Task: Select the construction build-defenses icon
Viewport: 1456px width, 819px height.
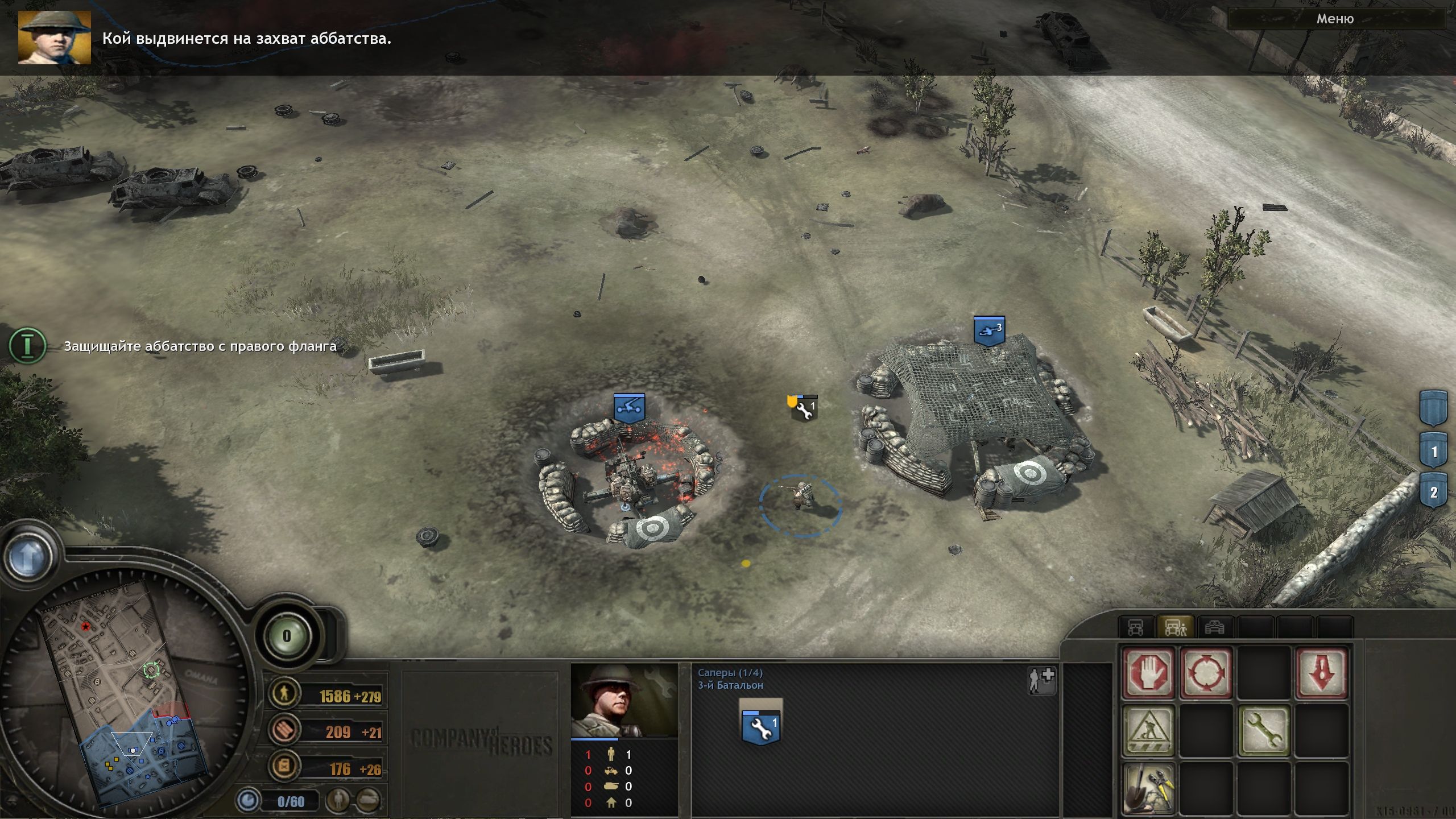Action: click(x=1149, y=731)
